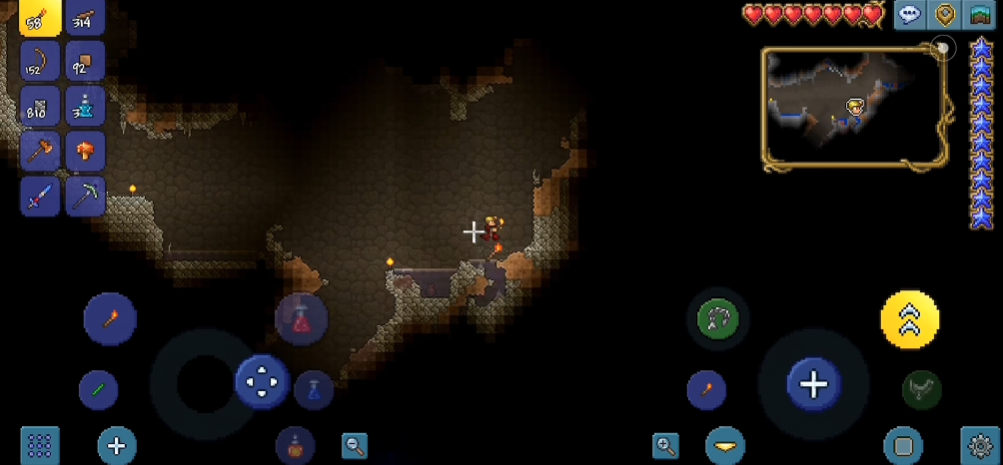Tap the yellow double-arrow jump button
The width and height of the screenshot is (1003, 465).
click(x=909, y=319)
